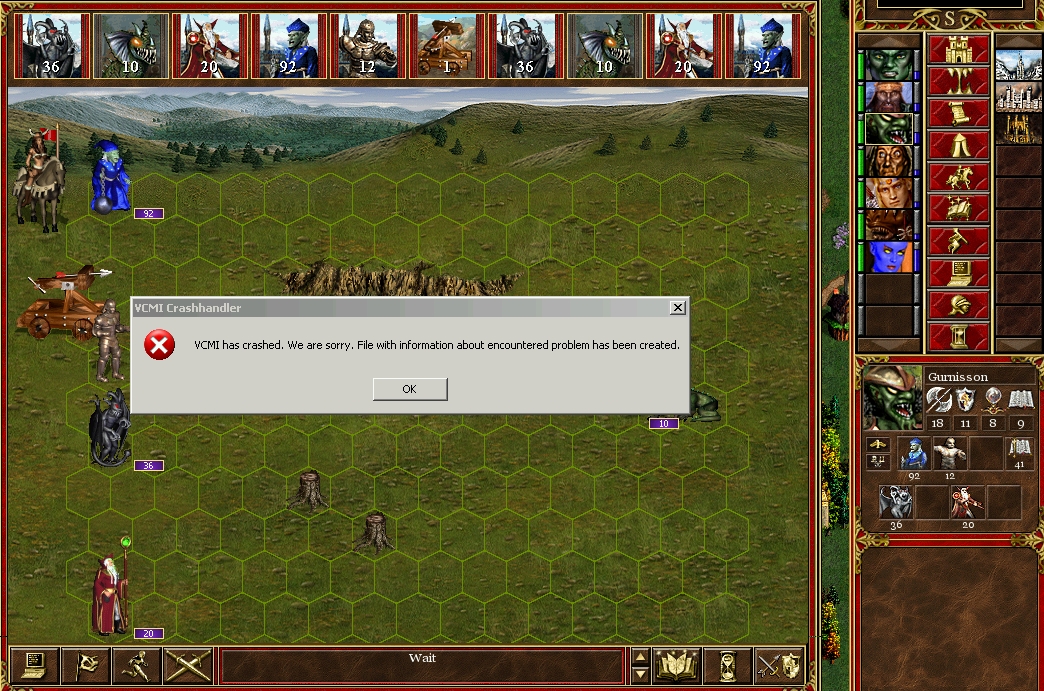Screen dimensions: 1044x691
Task: Open adventure options with the helmet button
Action: point(958,303)
